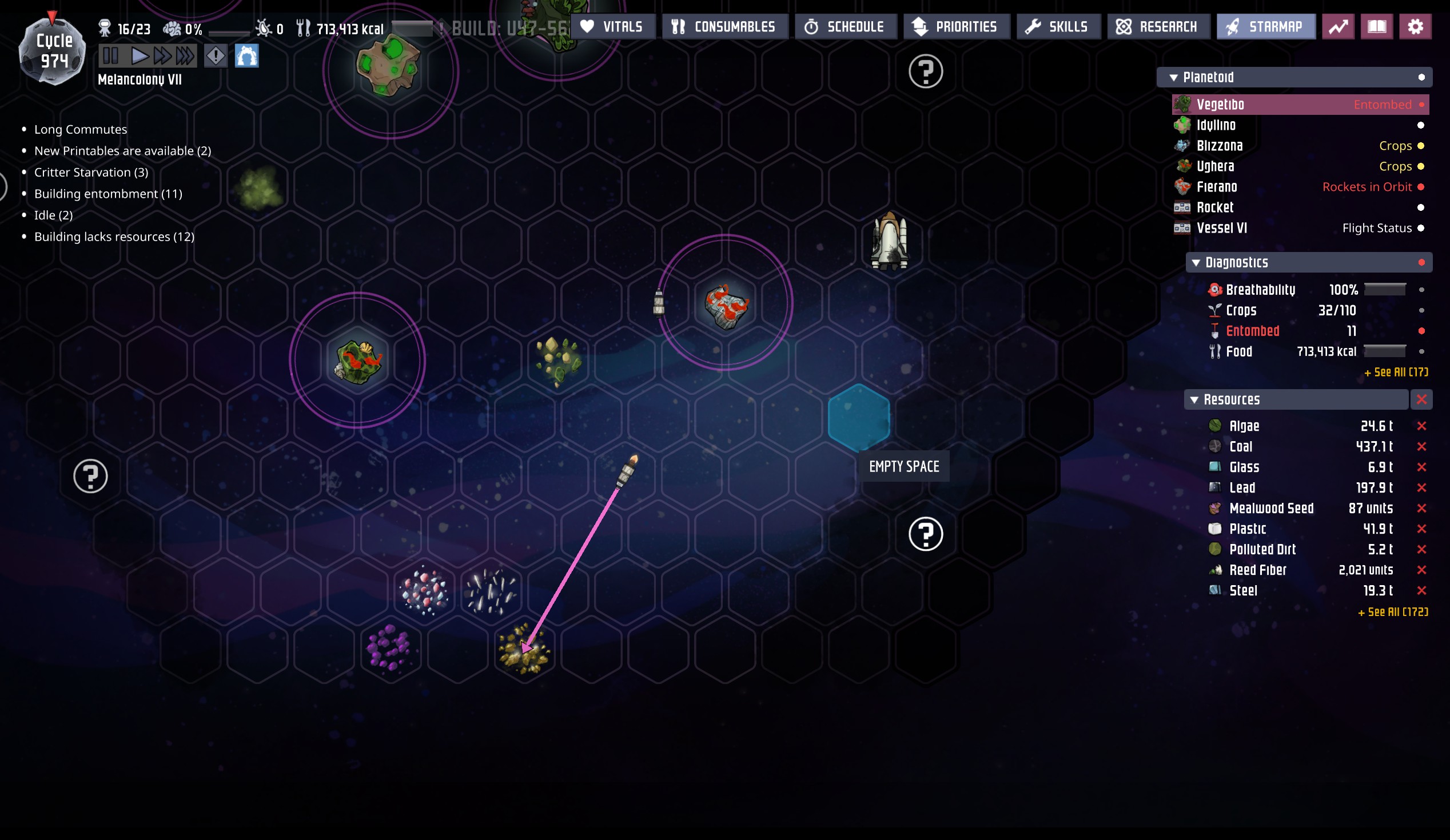View the Skills screen

click(1058, 26)
